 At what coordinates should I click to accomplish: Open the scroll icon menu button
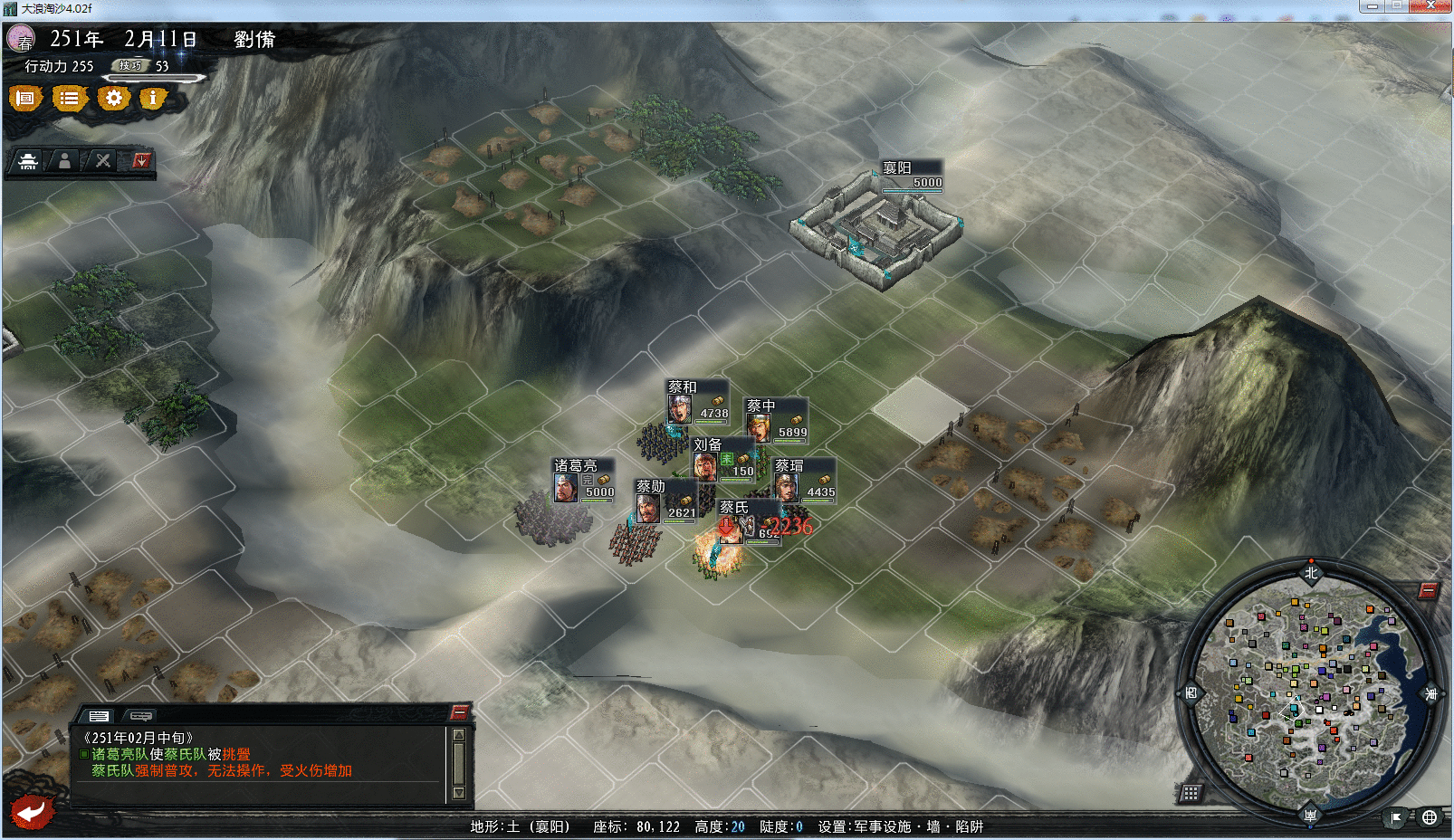[x=25, y=98]
